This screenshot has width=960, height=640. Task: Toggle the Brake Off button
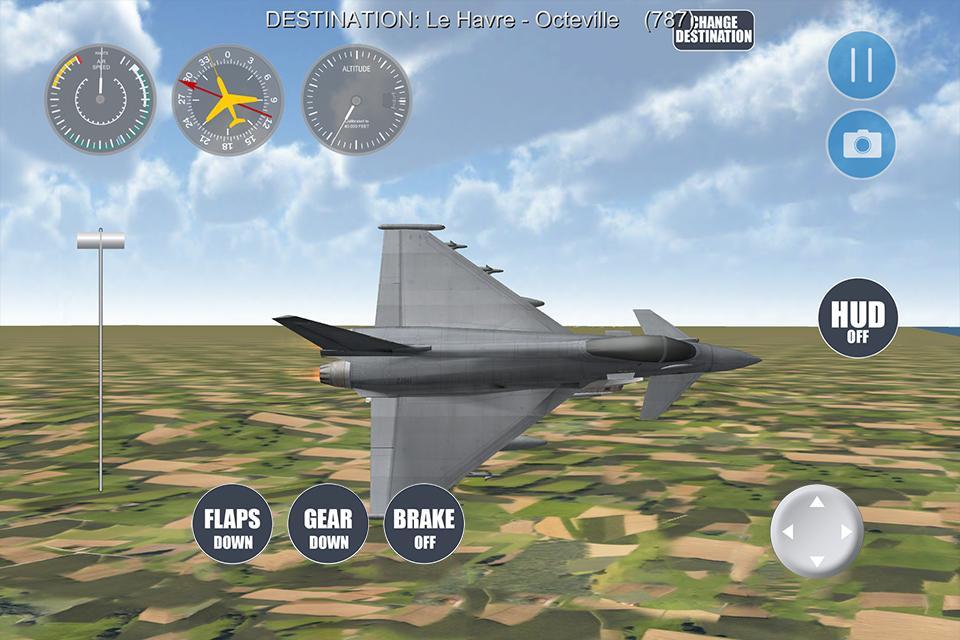tap(424, 526)
